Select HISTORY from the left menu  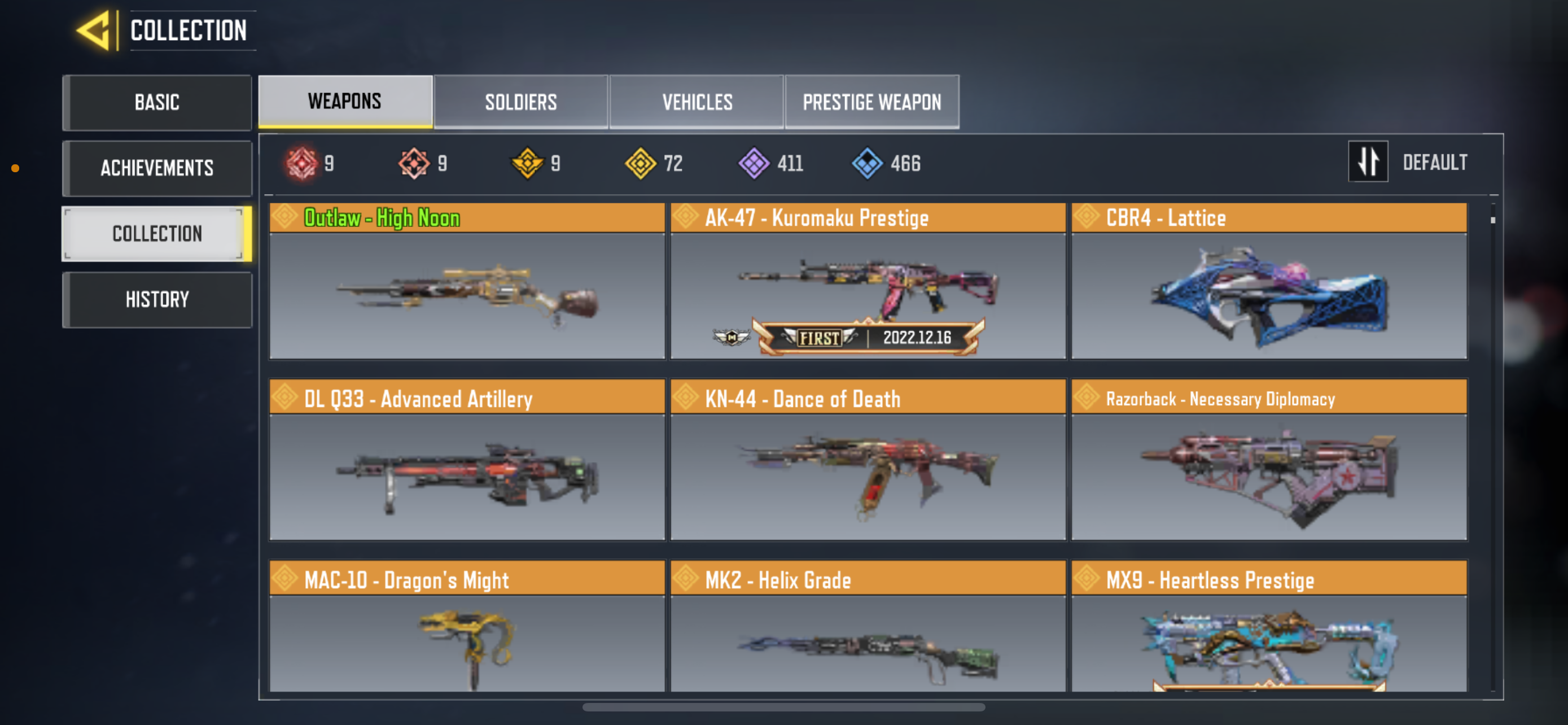(157, 299)
